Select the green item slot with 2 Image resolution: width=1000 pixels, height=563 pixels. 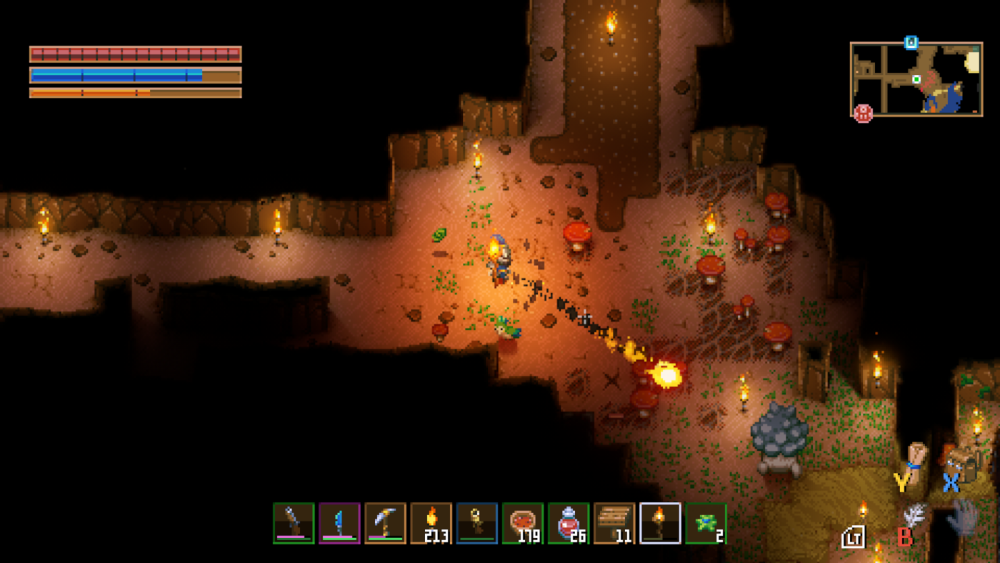point(706,523)
